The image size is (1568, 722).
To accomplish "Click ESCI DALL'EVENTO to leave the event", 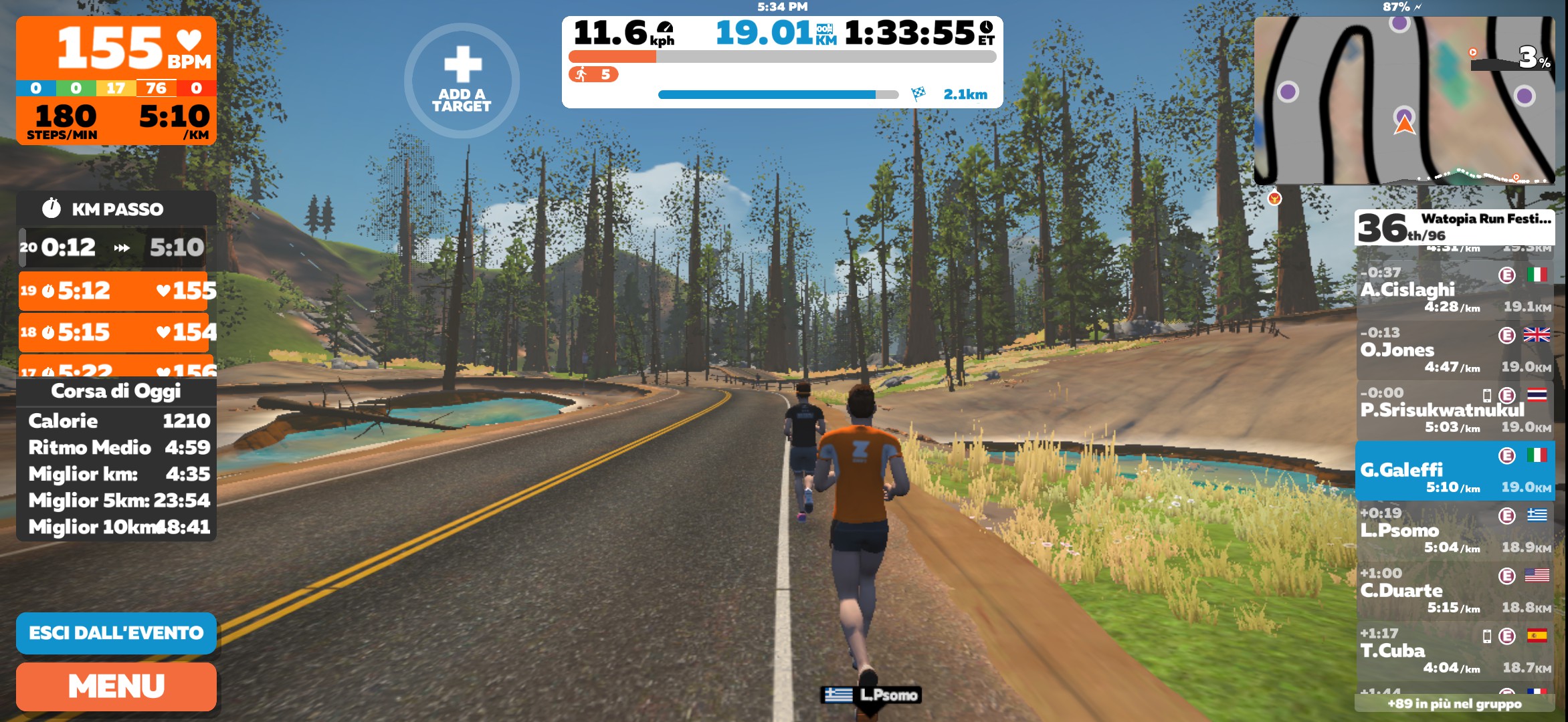I will 115,632.
